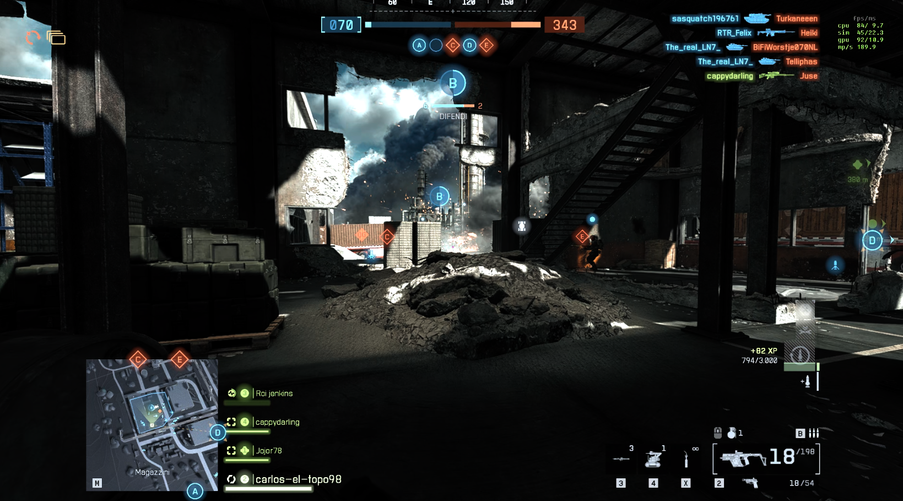Select the launcher gadget in slot 3
Image resolution: width=903 pixels, height=501 pixels.
tap(621, 459)
